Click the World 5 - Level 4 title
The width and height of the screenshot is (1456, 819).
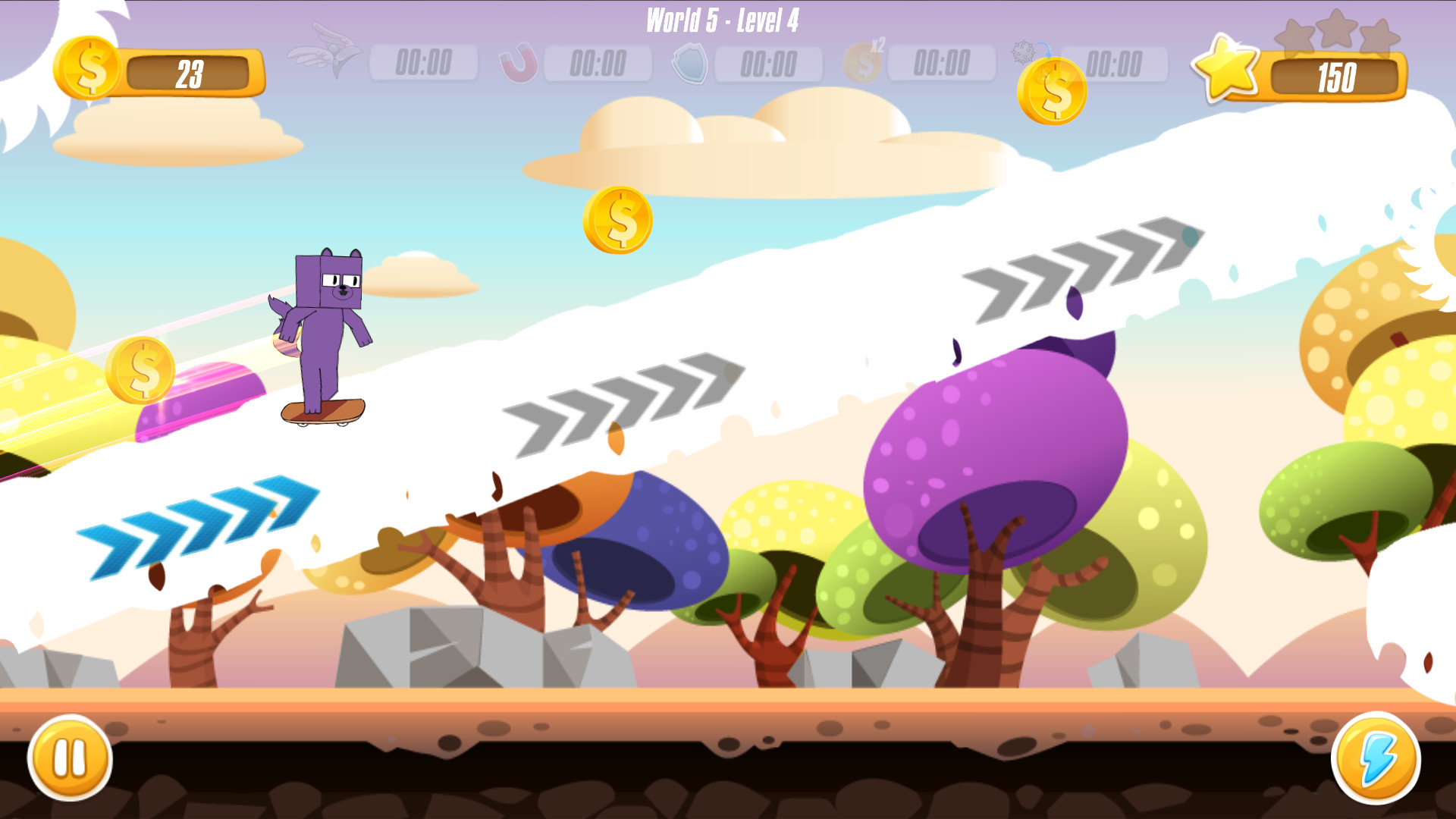[720, 20]
